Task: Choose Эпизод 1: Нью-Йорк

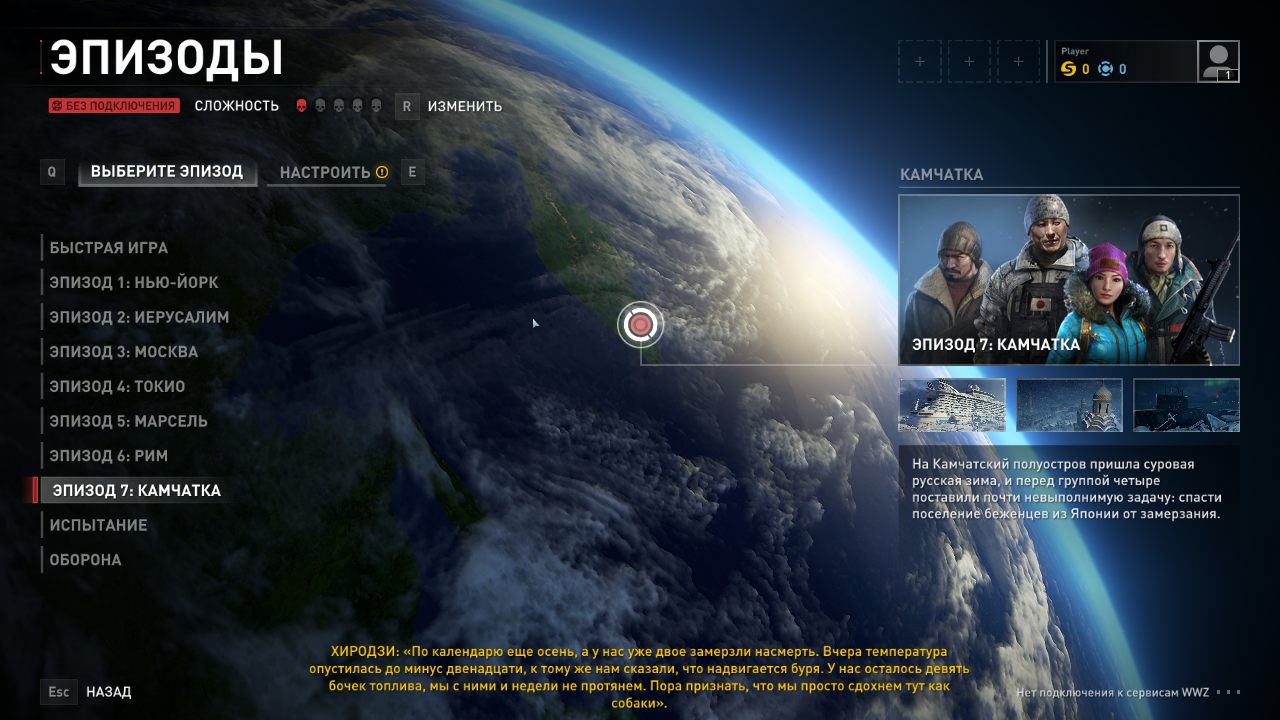Action: click(134, 283)
